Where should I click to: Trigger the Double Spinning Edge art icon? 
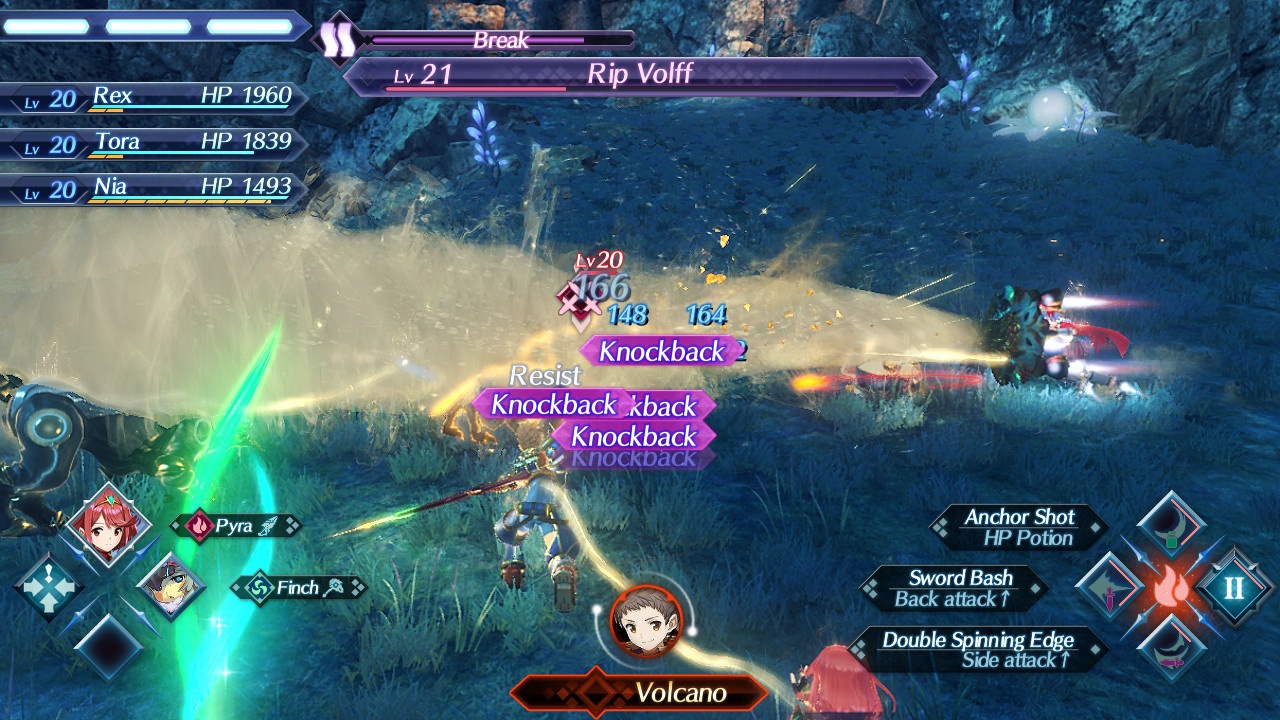point(1170,649)
